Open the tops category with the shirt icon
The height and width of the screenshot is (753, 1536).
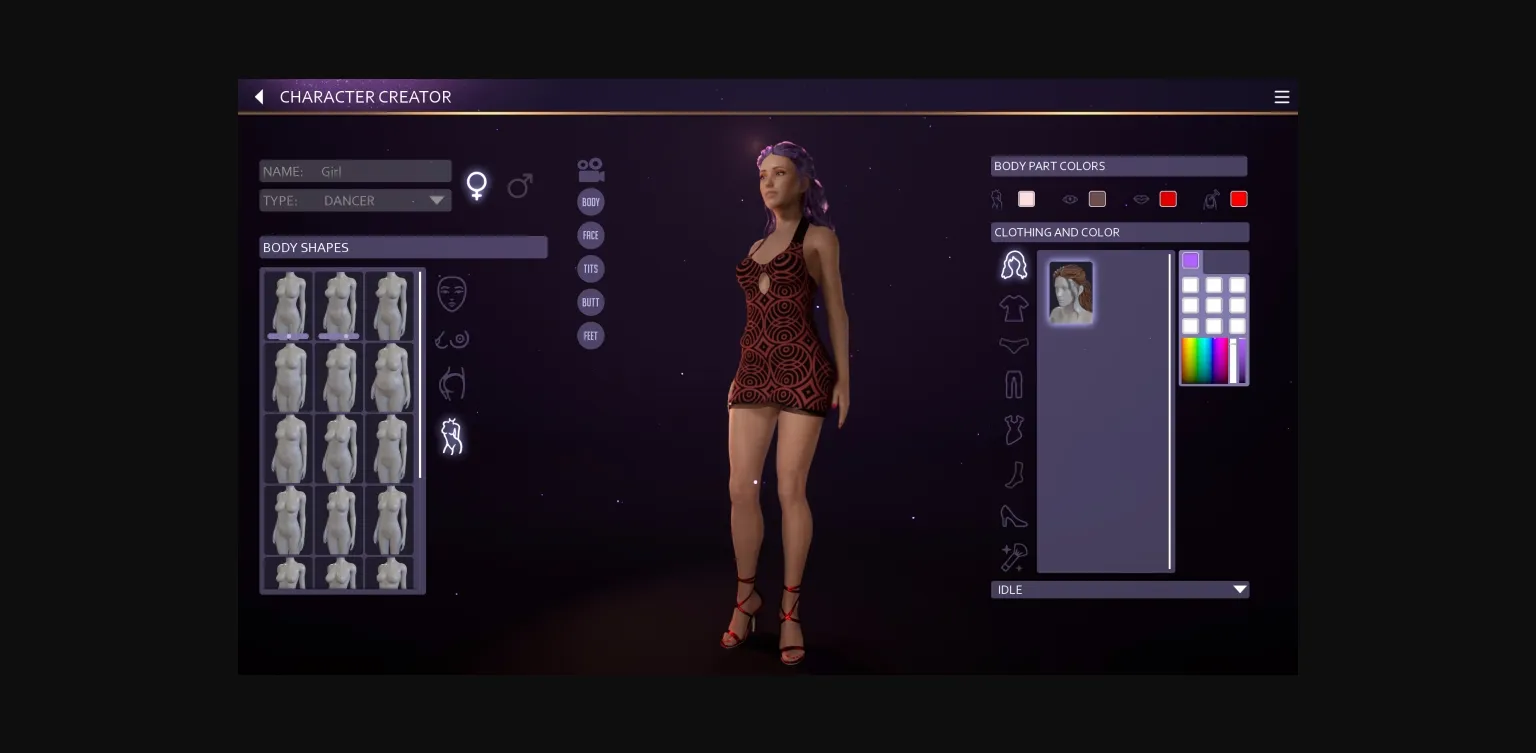1014,308
